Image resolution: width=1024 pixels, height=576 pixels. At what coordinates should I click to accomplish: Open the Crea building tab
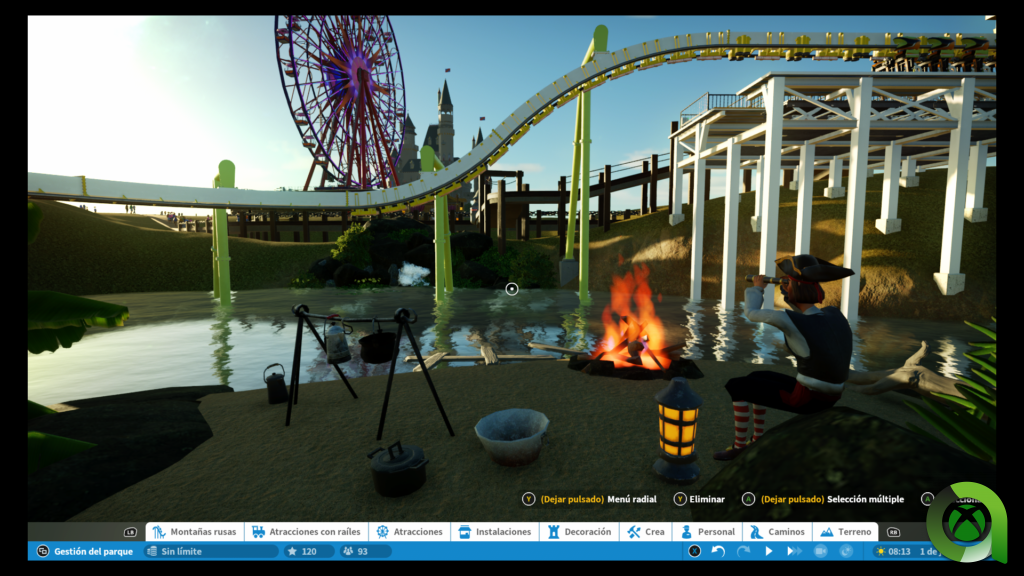[x=646, y=532]
